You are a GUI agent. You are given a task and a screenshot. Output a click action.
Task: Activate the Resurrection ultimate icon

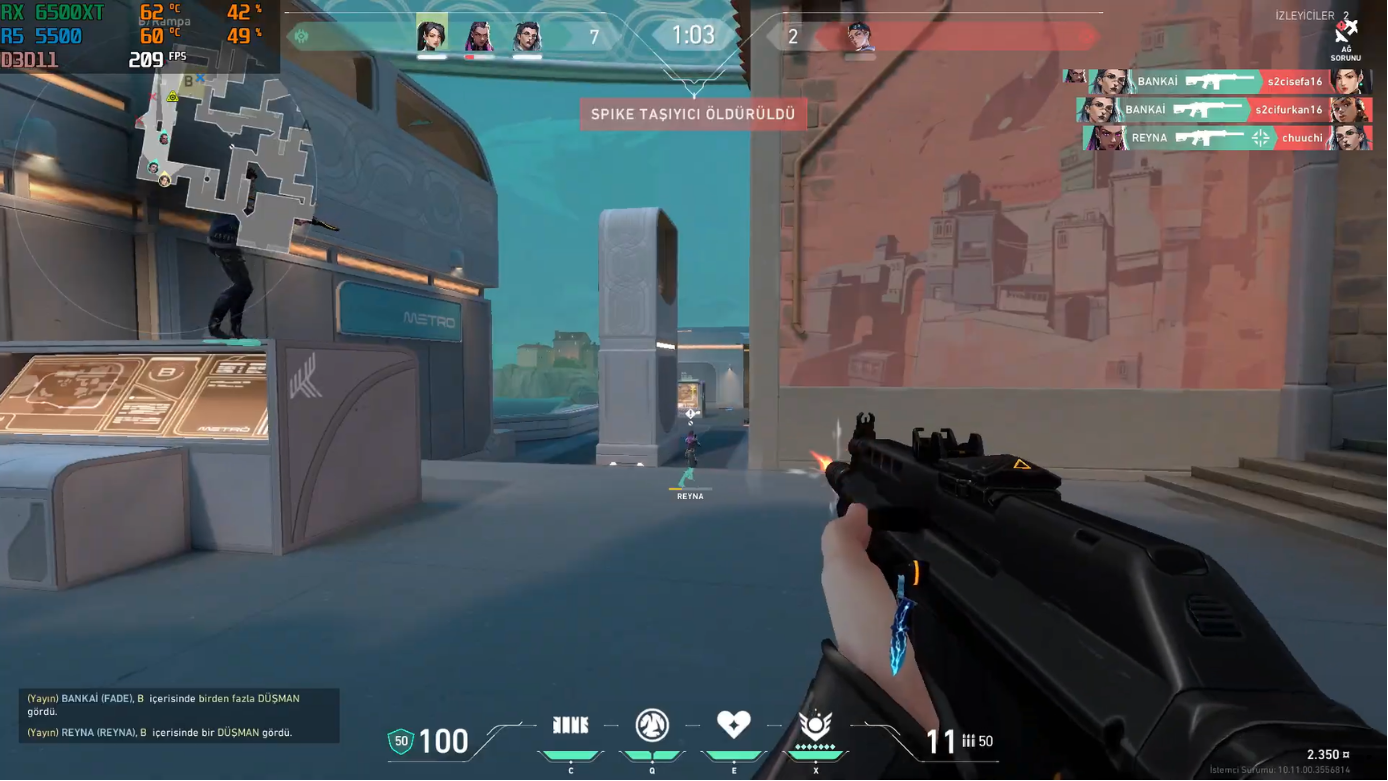click(815, 726)
